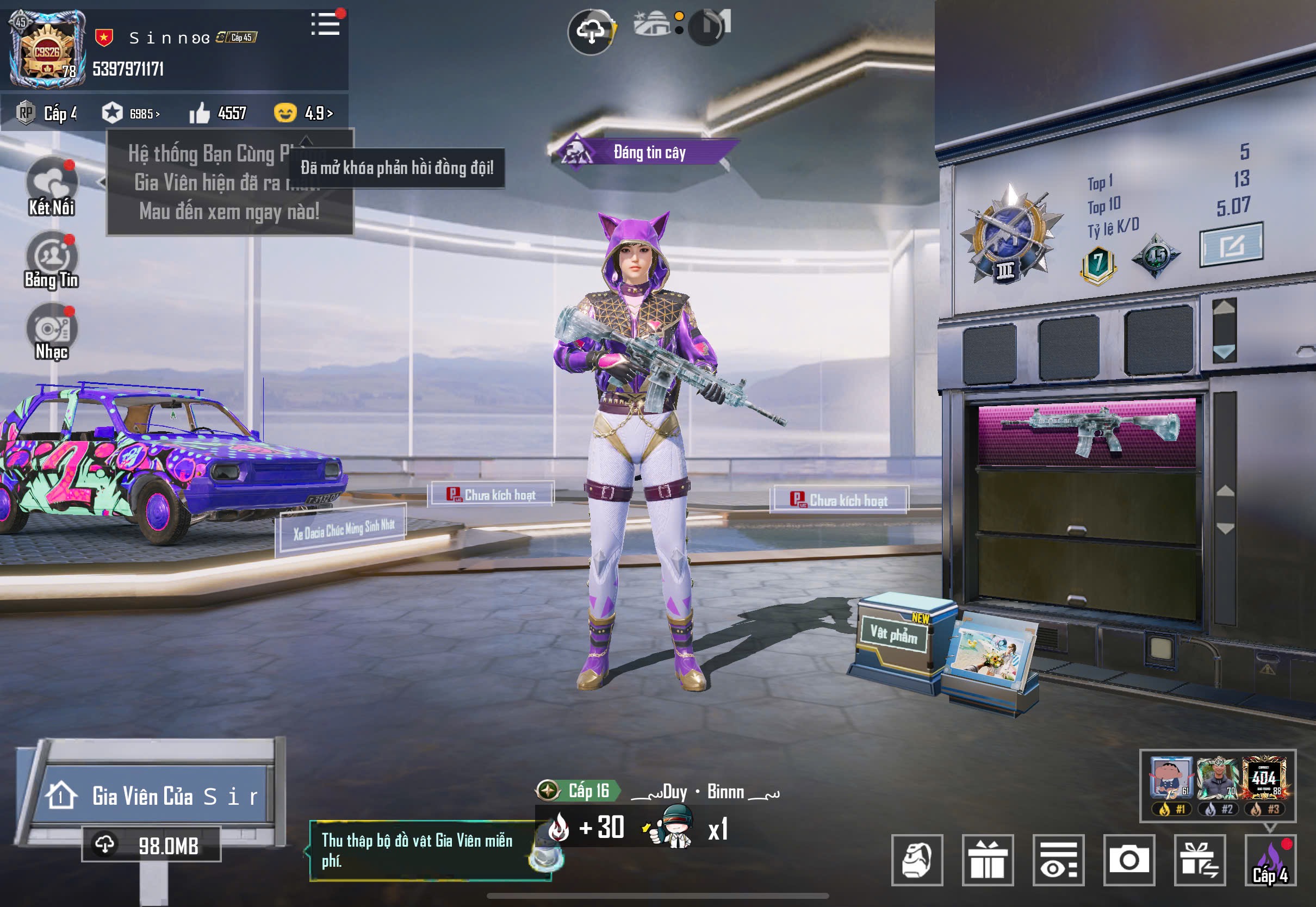The image size is (1316, 907).
Task: Enter the Gia Viên home sign
Action: (x=153, y=796)
